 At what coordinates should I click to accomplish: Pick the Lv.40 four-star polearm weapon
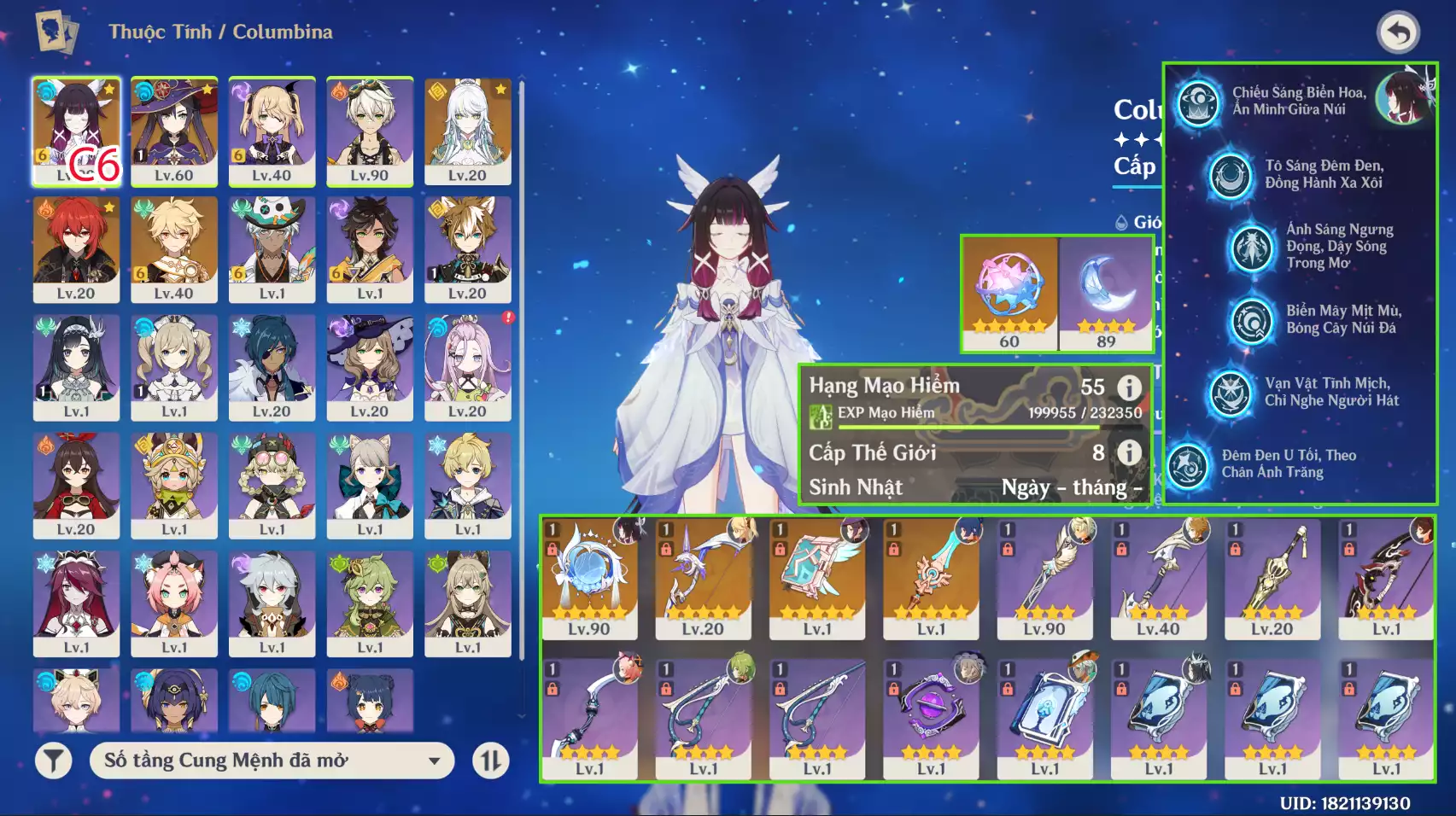point(1158,578)
